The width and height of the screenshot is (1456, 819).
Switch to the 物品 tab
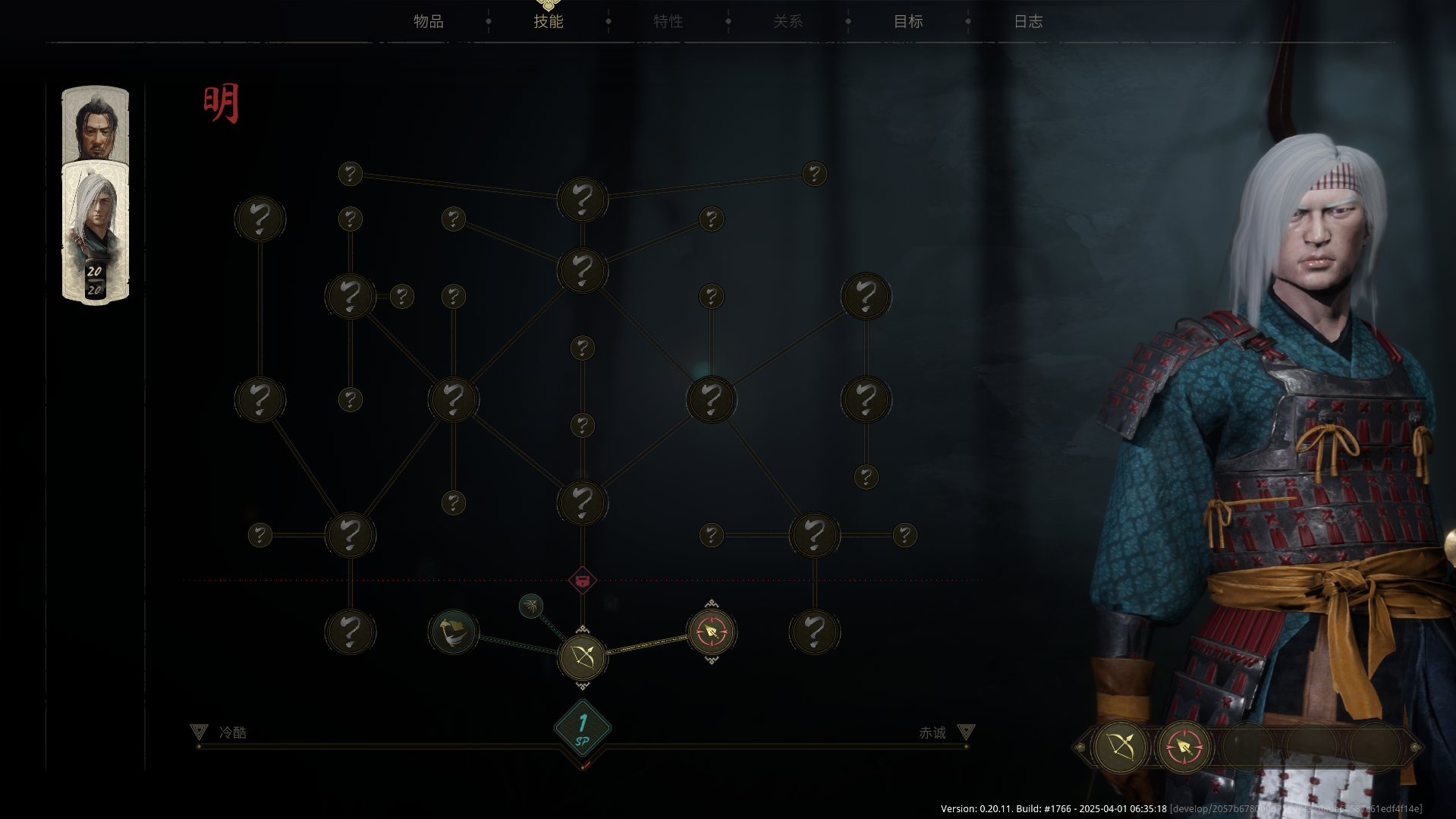429,21
